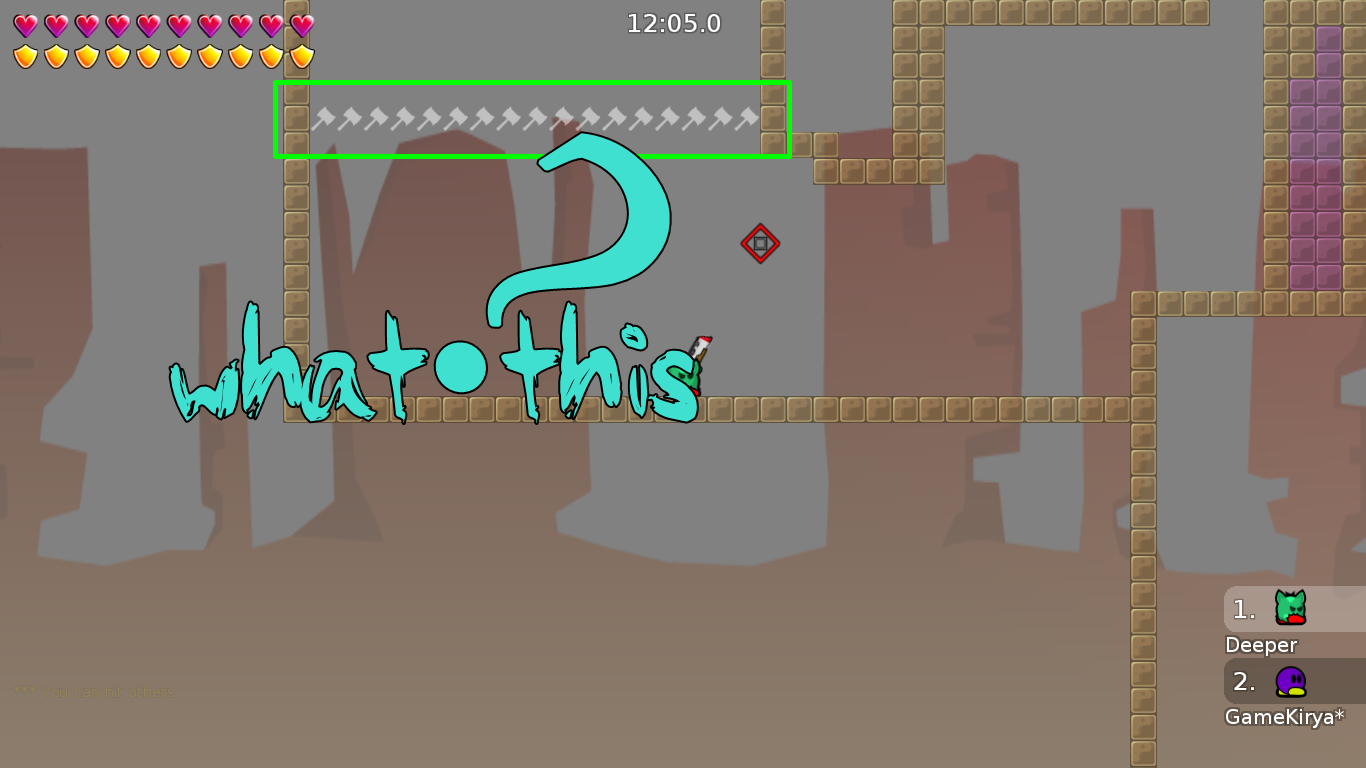
Task: Click the 12:05.0 race timer display
Action: 674,24
